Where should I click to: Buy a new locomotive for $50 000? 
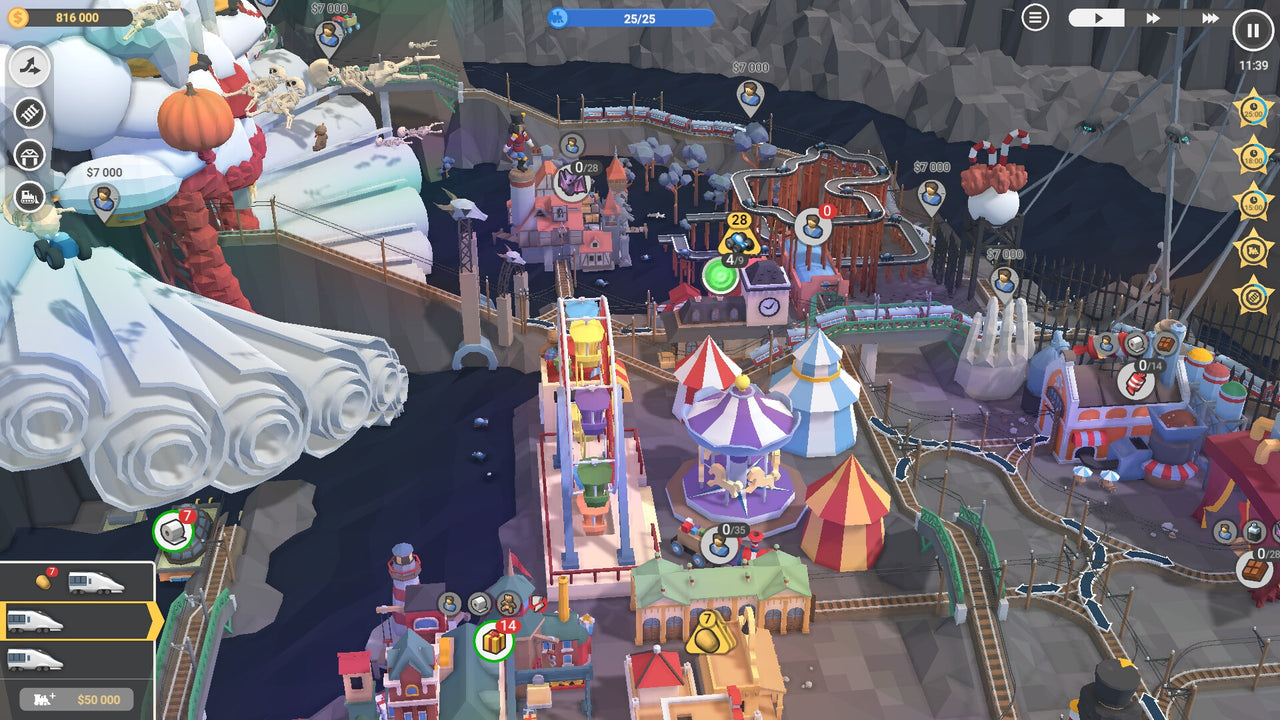tap(76, 700)
